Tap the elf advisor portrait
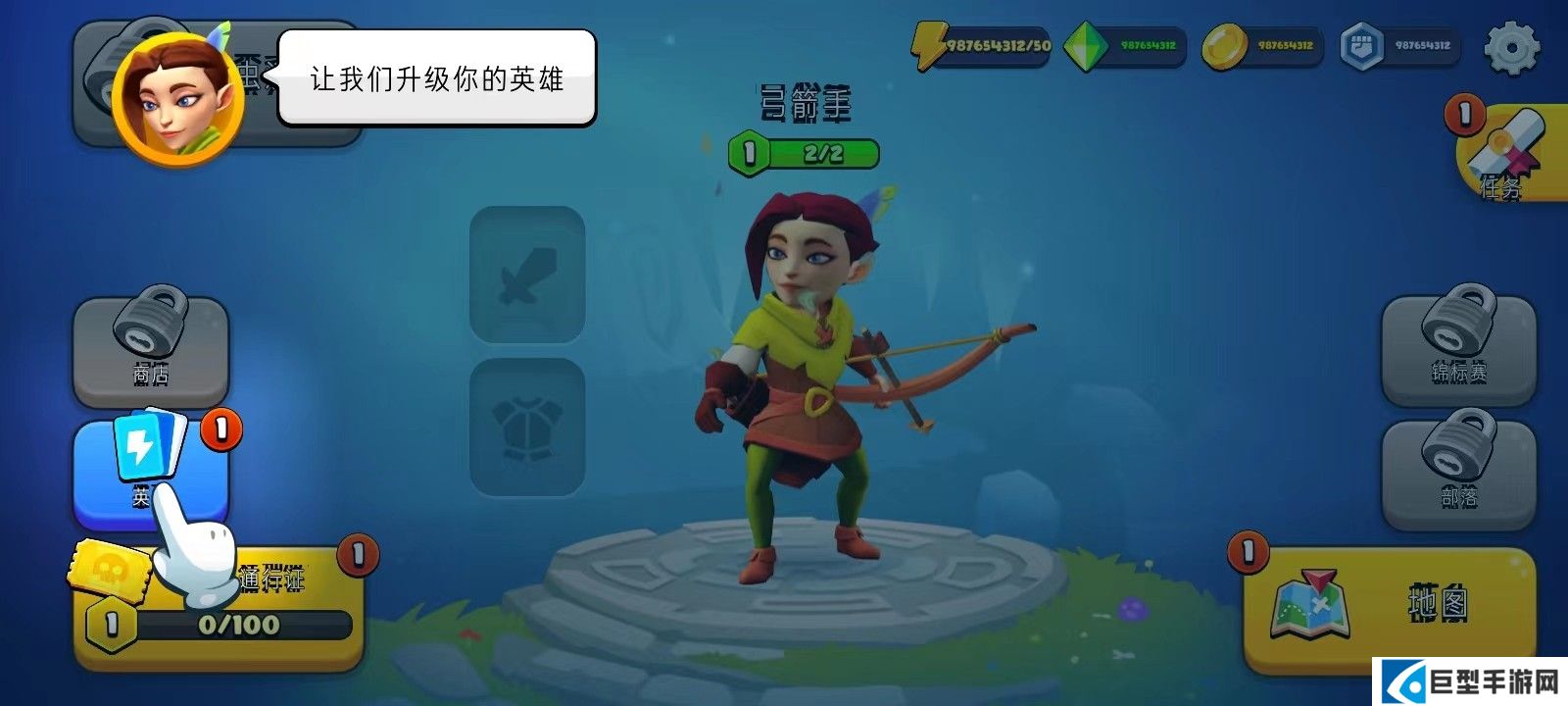The width and height of the screenshot is (1568, 706). 178,98
